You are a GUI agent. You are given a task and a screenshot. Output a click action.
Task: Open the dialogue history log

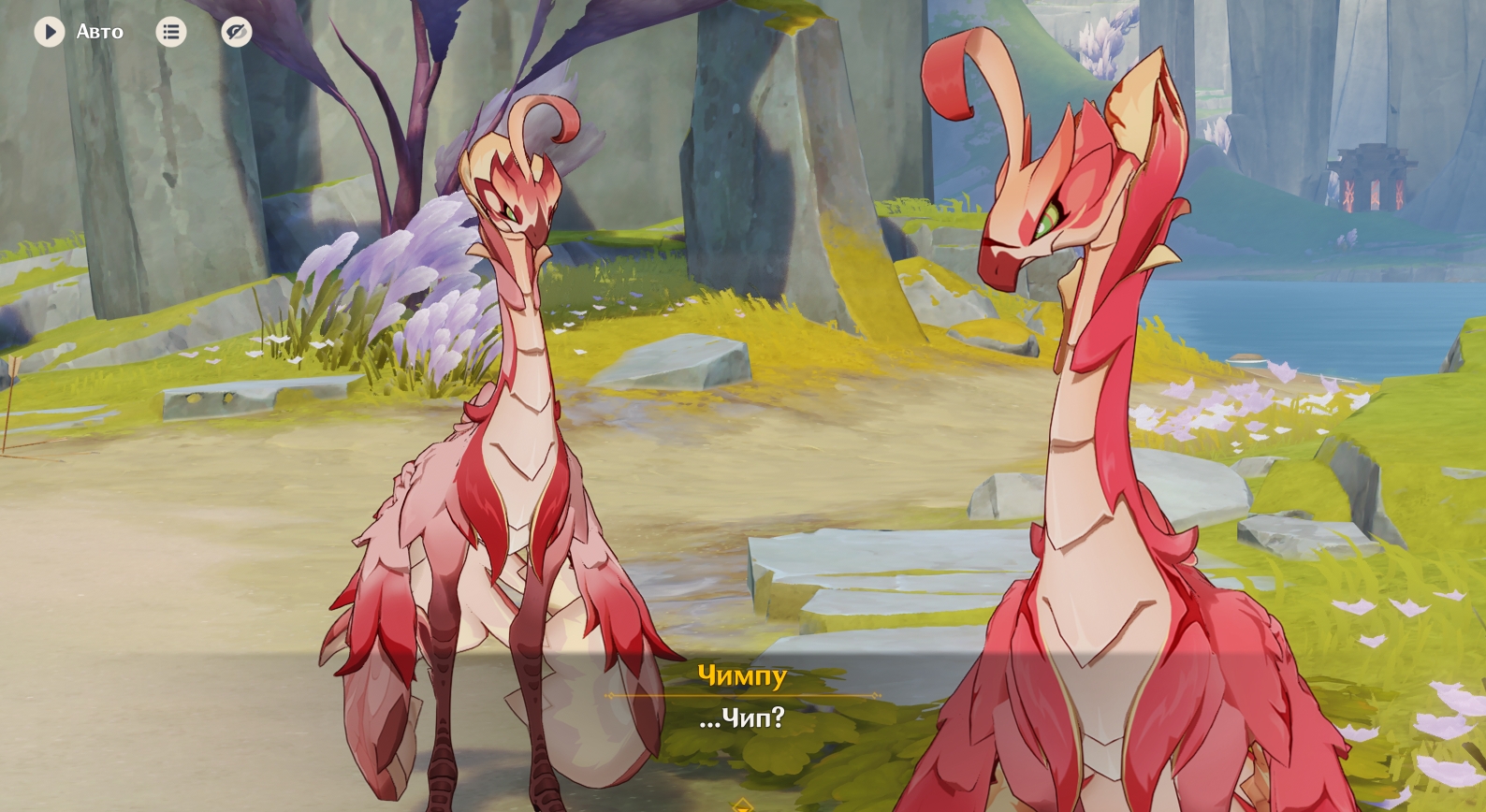pyautogui.click(x=170, y=32)
